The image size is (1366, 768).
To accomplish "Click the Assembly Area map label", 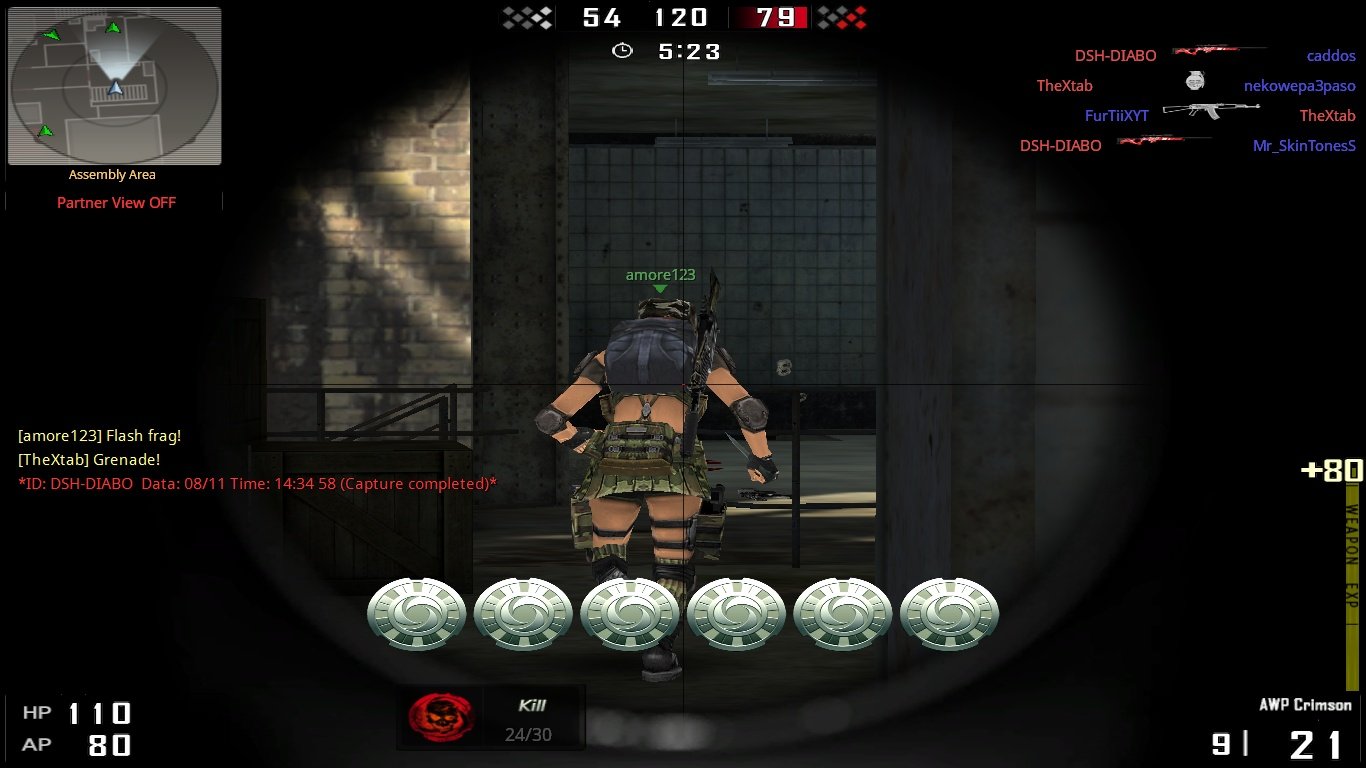I will (x=113, y=174).
